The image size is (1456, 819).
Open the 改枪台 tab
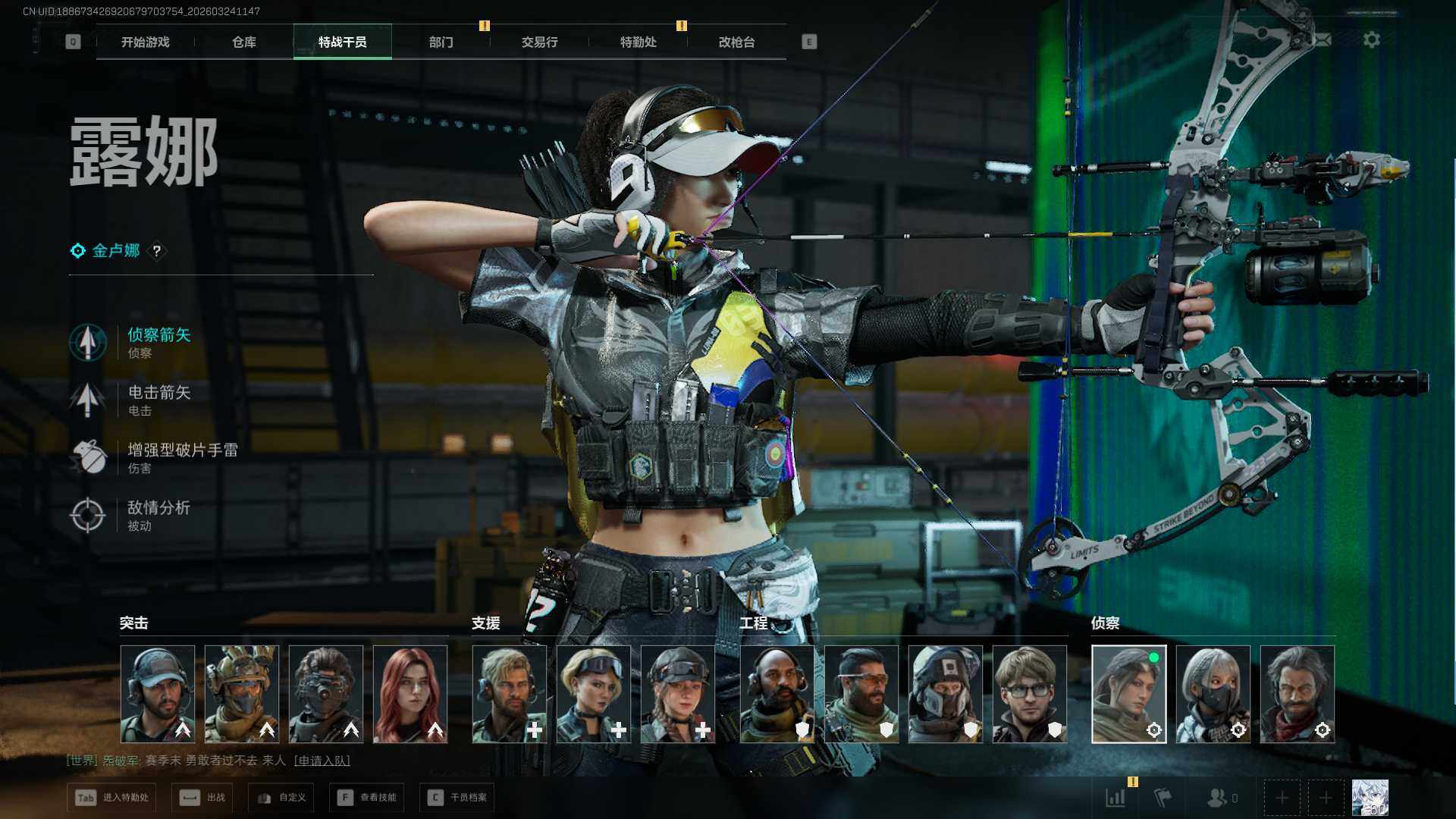[736, 42]
